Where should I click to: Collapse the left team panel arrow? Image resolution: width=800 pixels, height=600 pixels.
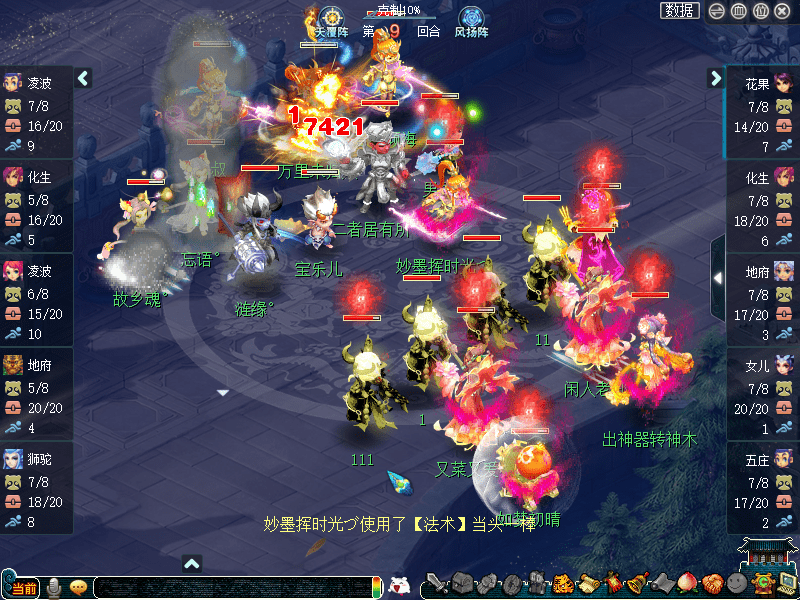pyautogui.click(x=84, y=77)
